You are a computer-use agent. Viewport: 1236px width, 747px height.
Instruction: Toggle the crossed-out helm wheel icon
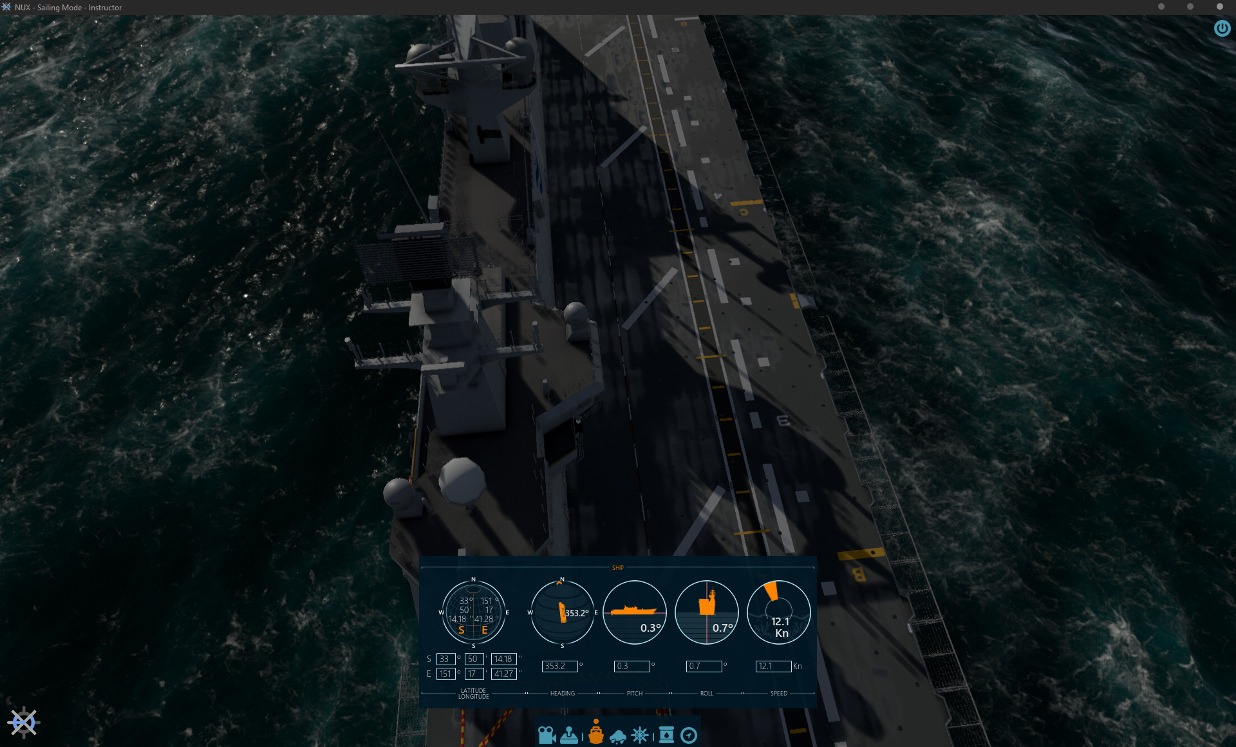pyautogui.click(x=23, y=721)
